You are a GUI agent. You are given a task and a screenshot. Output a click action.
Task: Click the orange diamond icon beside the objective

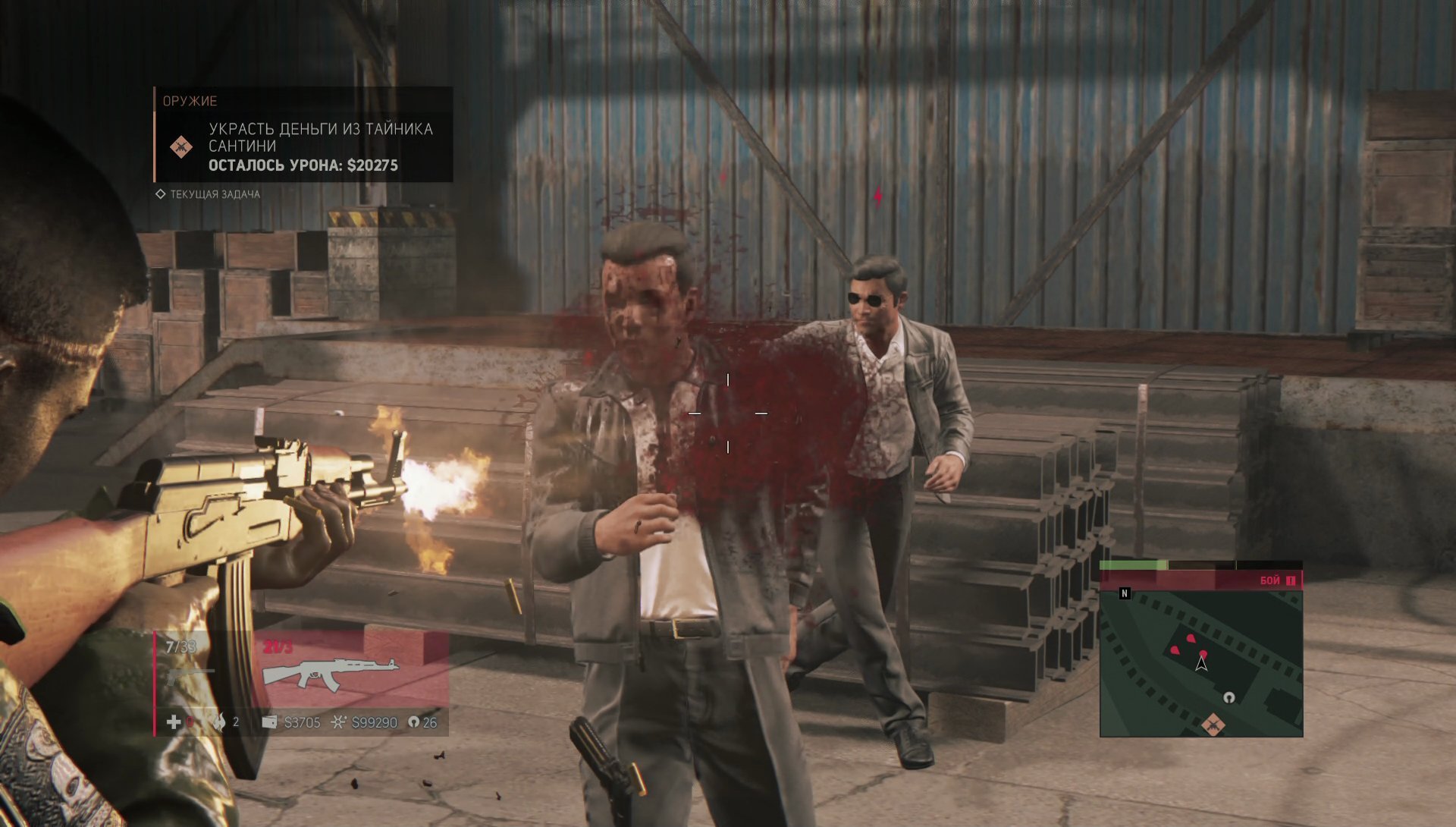[x=180, y=146]
